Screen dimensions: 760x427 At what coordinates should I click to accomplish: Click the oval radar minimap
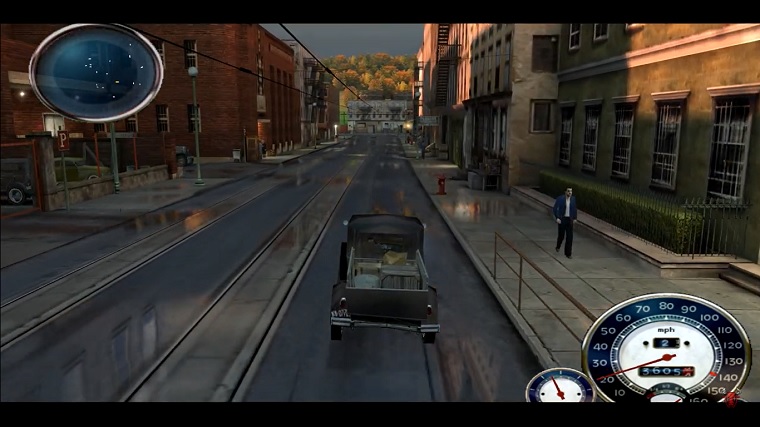point(96,72)
